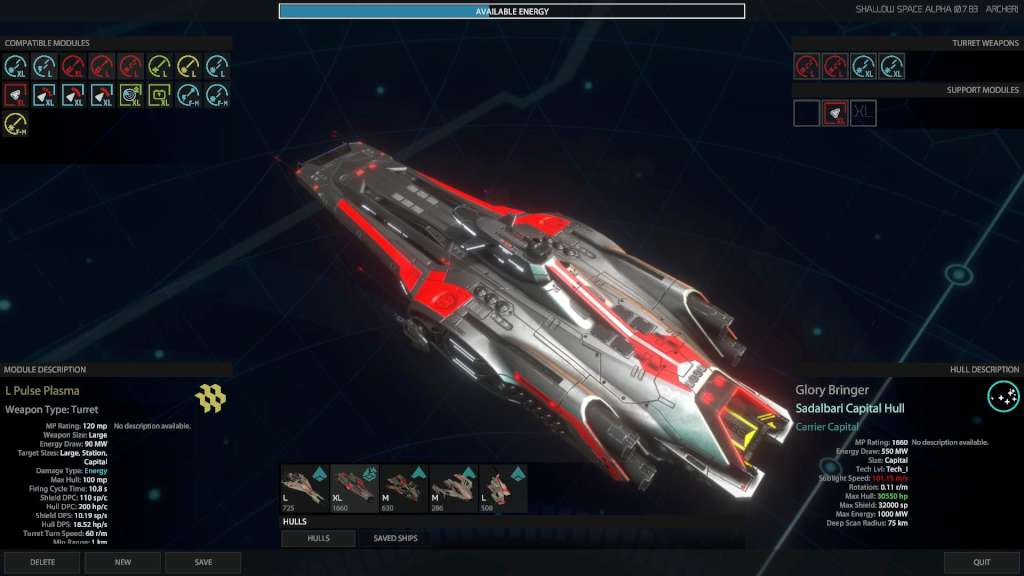Screen dimensions: 1024x576
Task: Pick the M hull rated 630
Action: tap(403, 489)
